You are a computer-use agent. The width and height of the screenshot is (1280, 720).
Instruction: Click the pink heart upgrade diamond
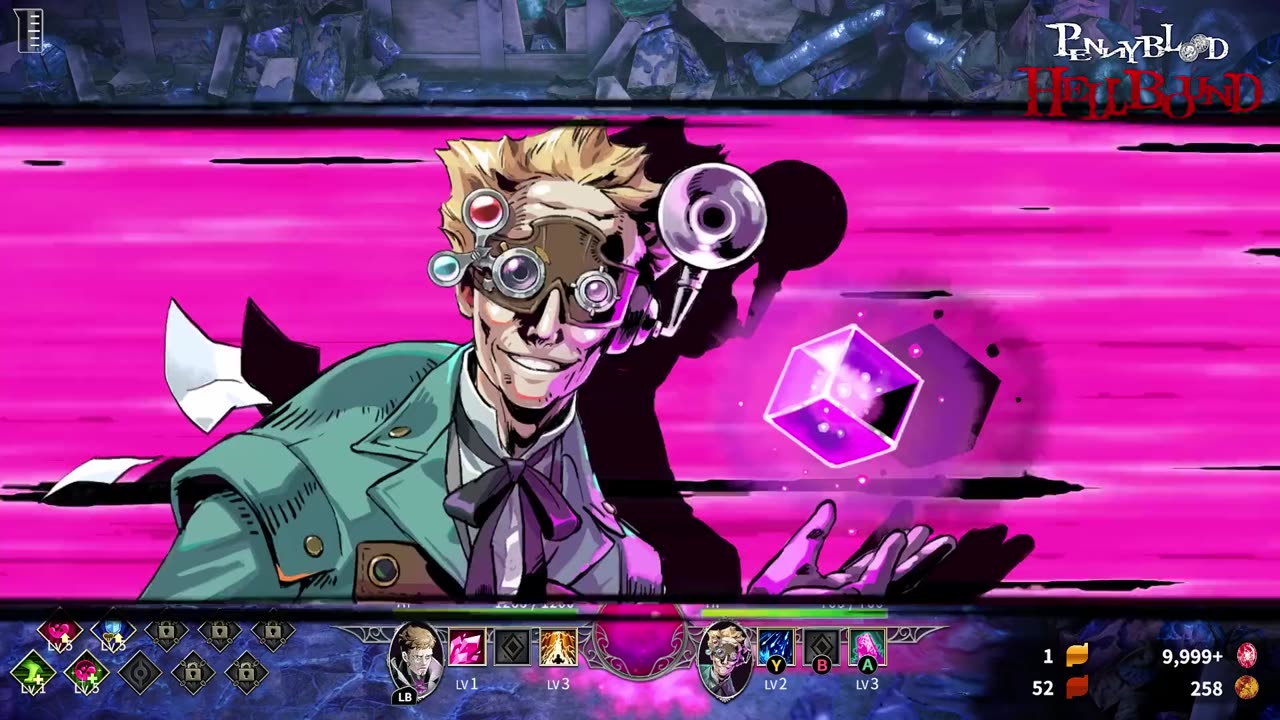[x=60, y=632]
